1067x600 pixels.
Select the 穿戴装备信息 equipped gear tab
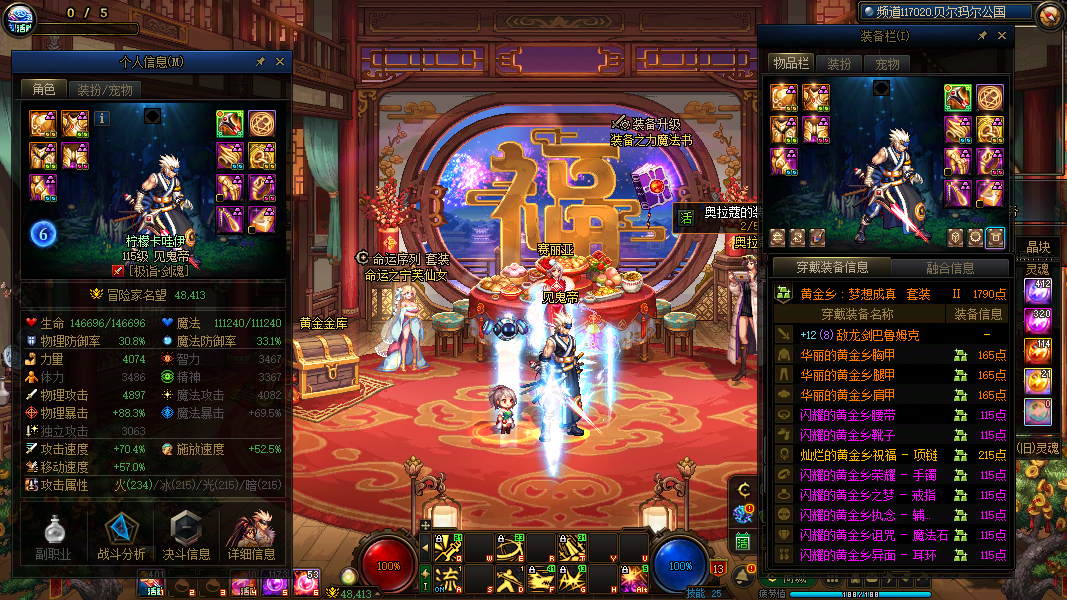tap(832, 268)
